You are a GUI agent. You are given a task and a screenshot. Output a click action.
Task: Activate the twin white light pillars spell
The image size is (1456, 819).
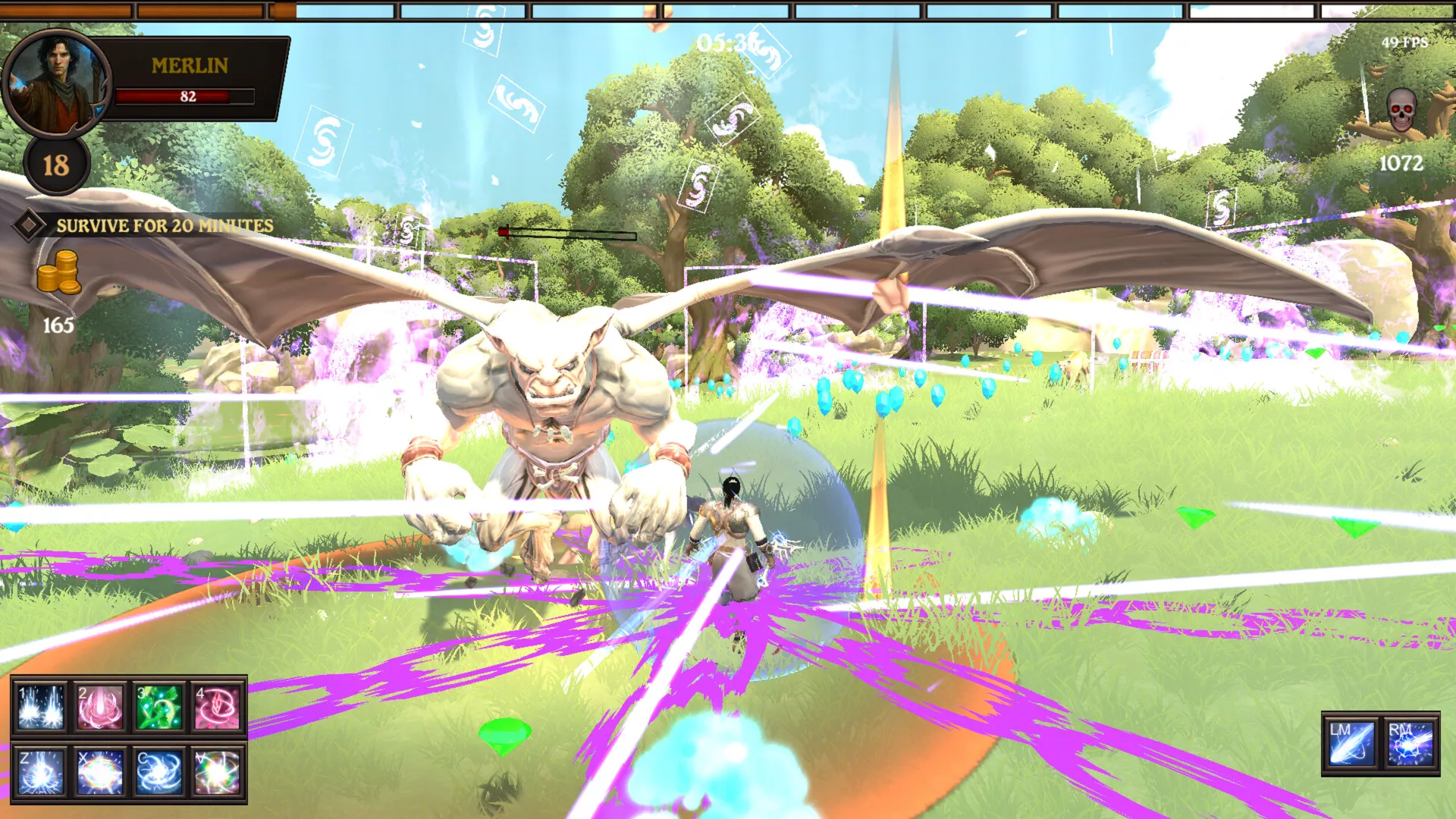[41, 708]
